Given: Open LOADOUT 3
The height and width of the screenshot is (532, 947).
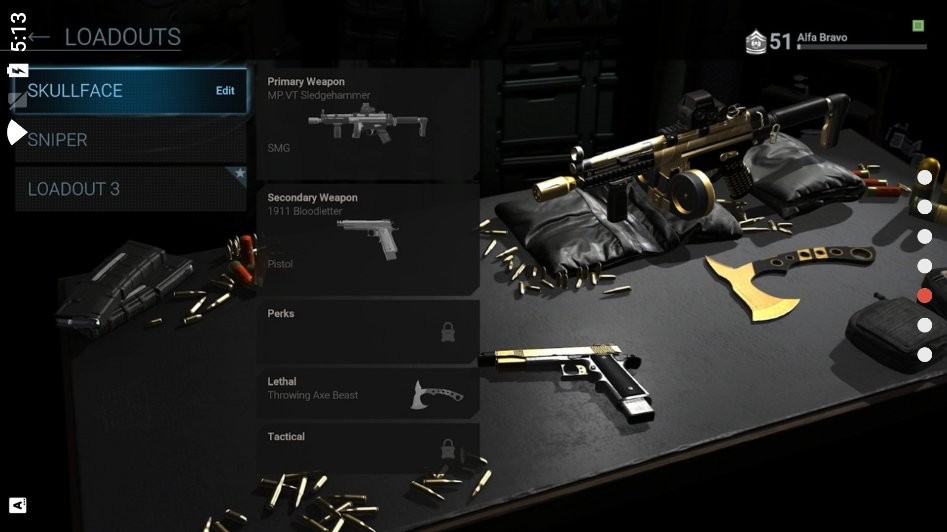Looking at the screenshot, I should [130, 189].
